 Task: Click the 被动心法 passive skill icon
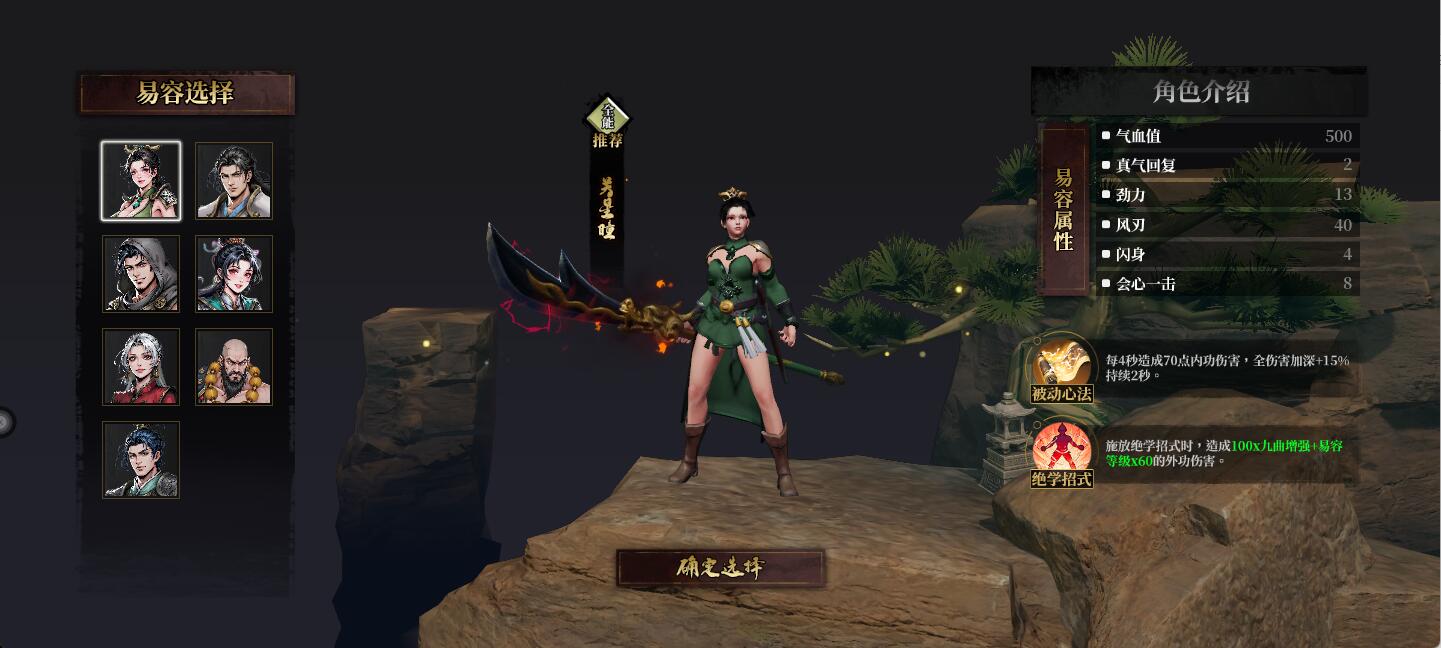click(1061, 366)
